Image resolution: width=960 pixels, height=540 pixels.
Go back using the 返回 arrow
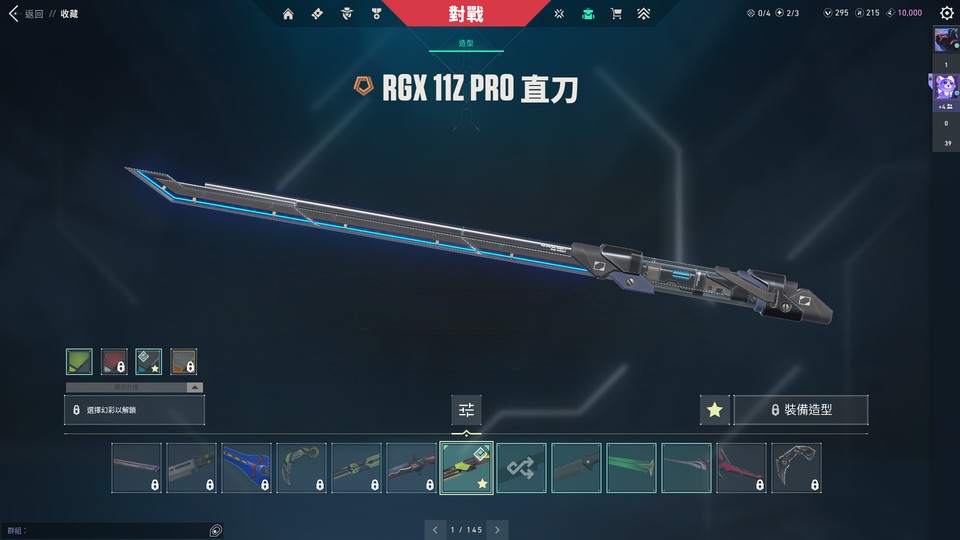[x=14, y=14]
